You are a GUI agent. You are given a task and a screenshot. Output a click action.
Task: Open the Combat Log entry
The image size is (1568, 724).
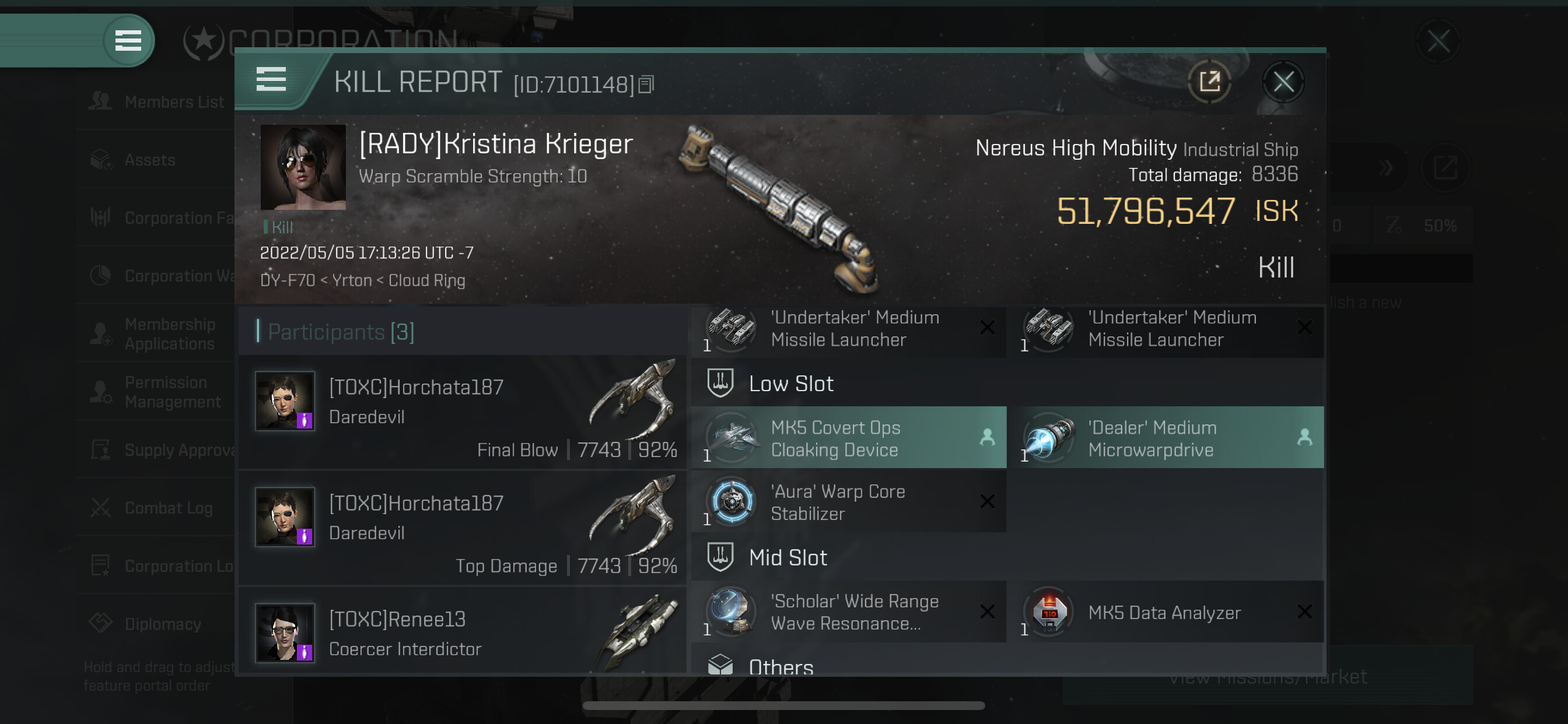pos(168,508)
